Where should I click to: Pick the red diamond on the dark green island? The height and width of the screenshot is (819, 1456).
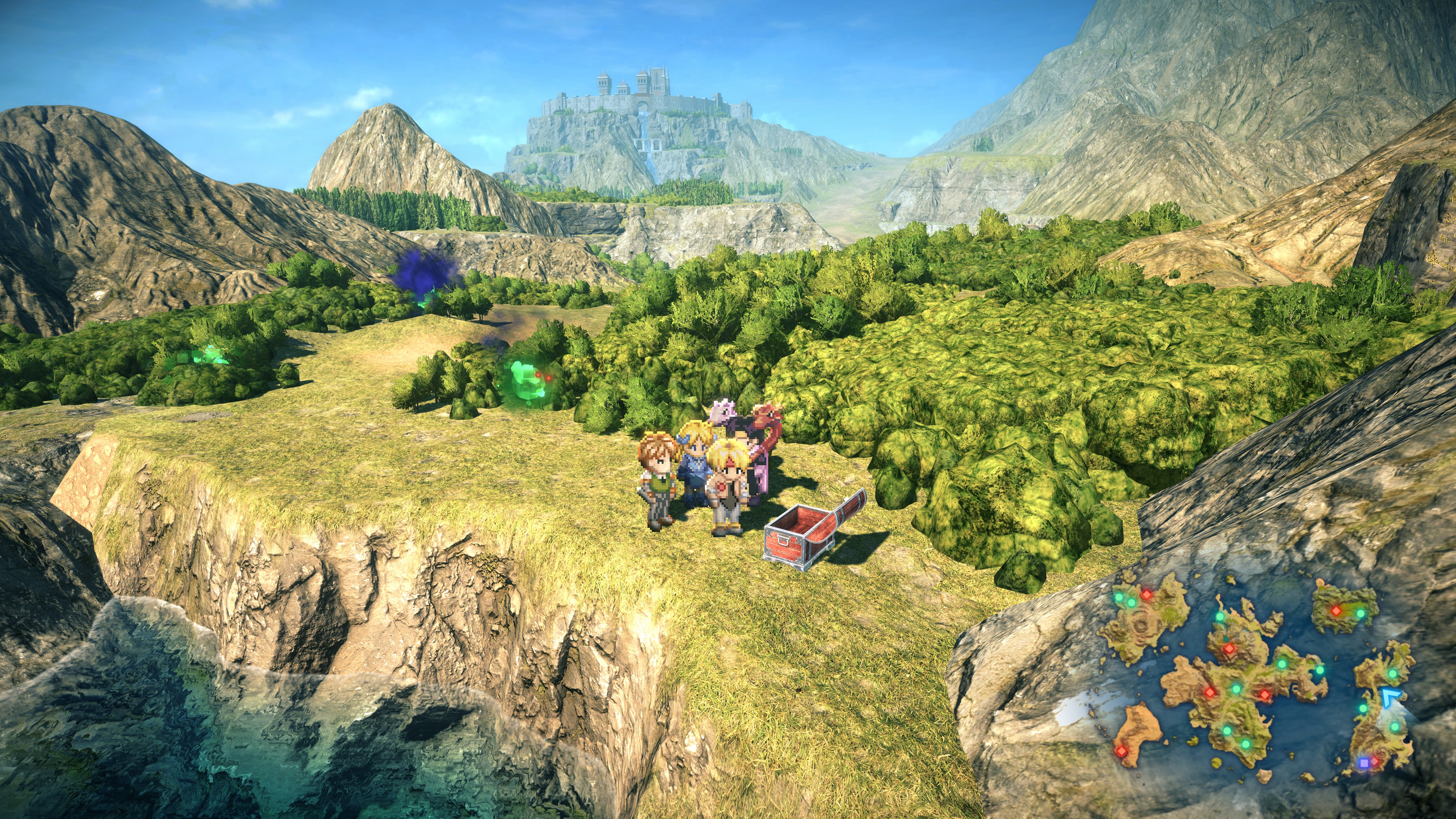[x=1336, y=610]
